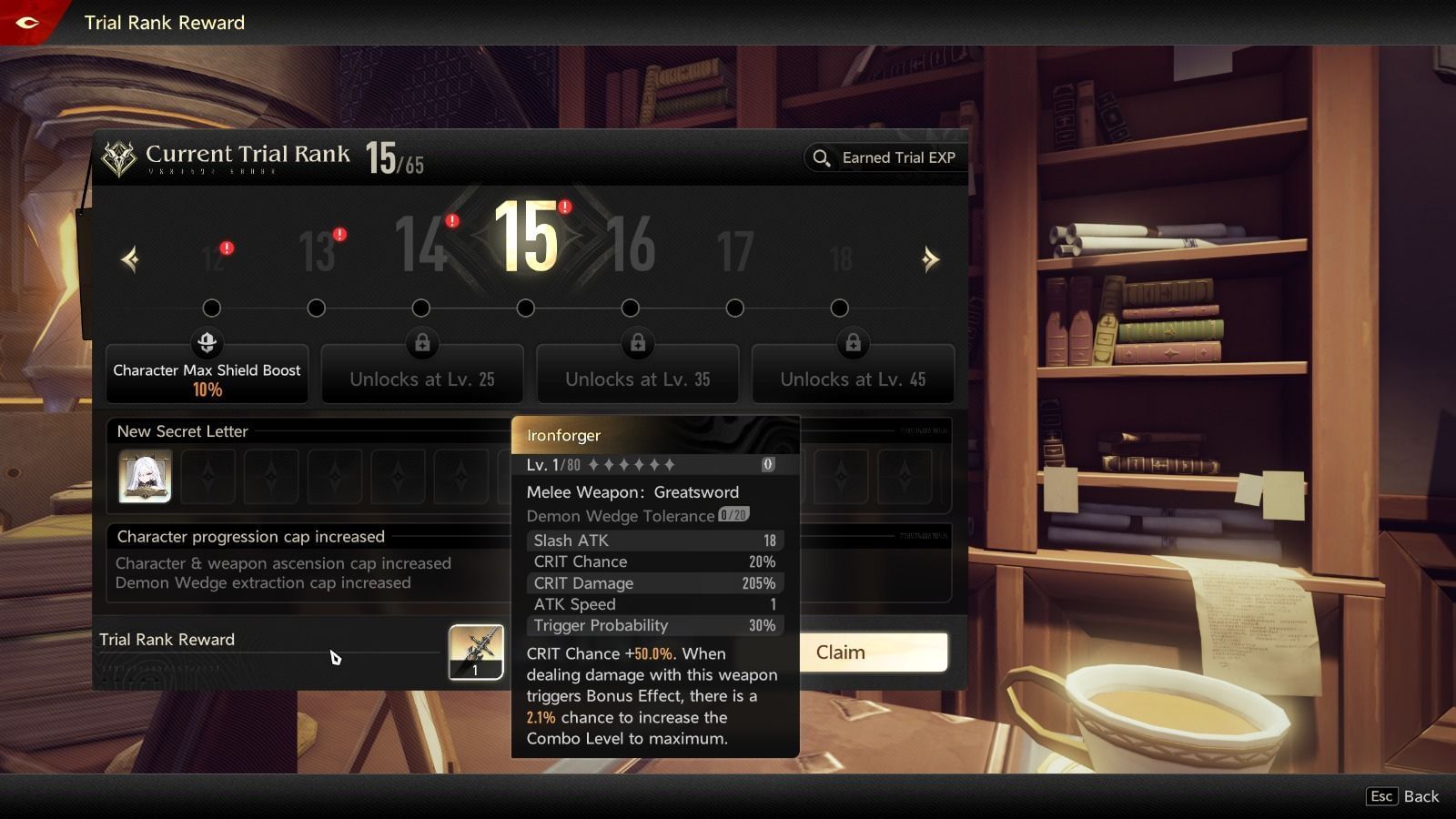Open the secret letter character portrait
The width and height of the screenshot is (1456, 819).
pyautogui.click(x=145, y=475)
